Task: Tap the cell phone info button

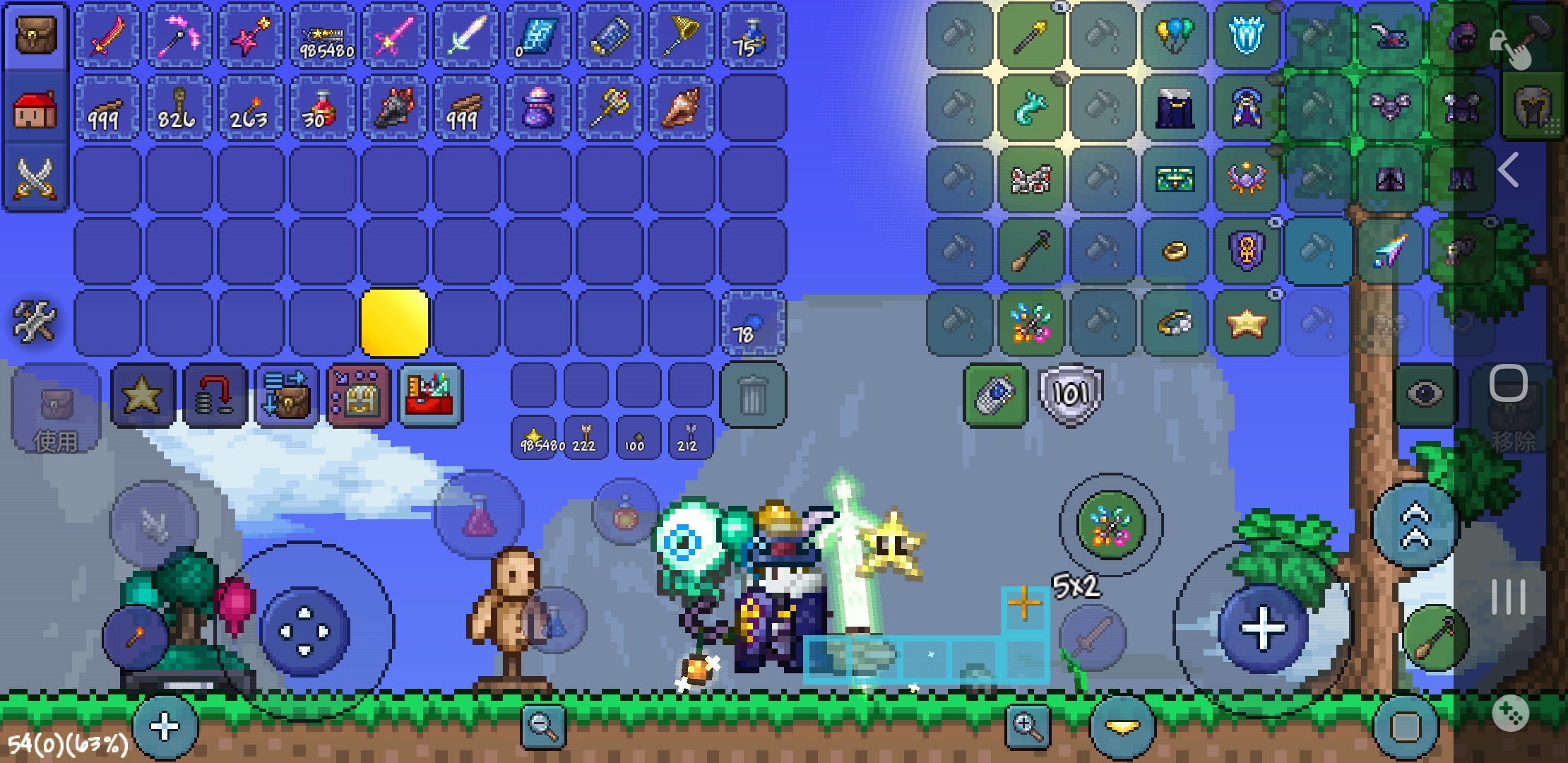Action: [995, 395]
